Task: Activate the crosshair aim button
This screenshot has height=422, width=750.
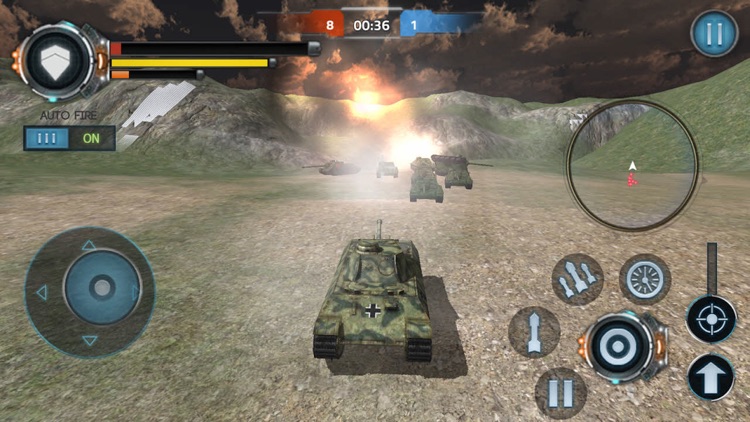Action: click(711, 319)
